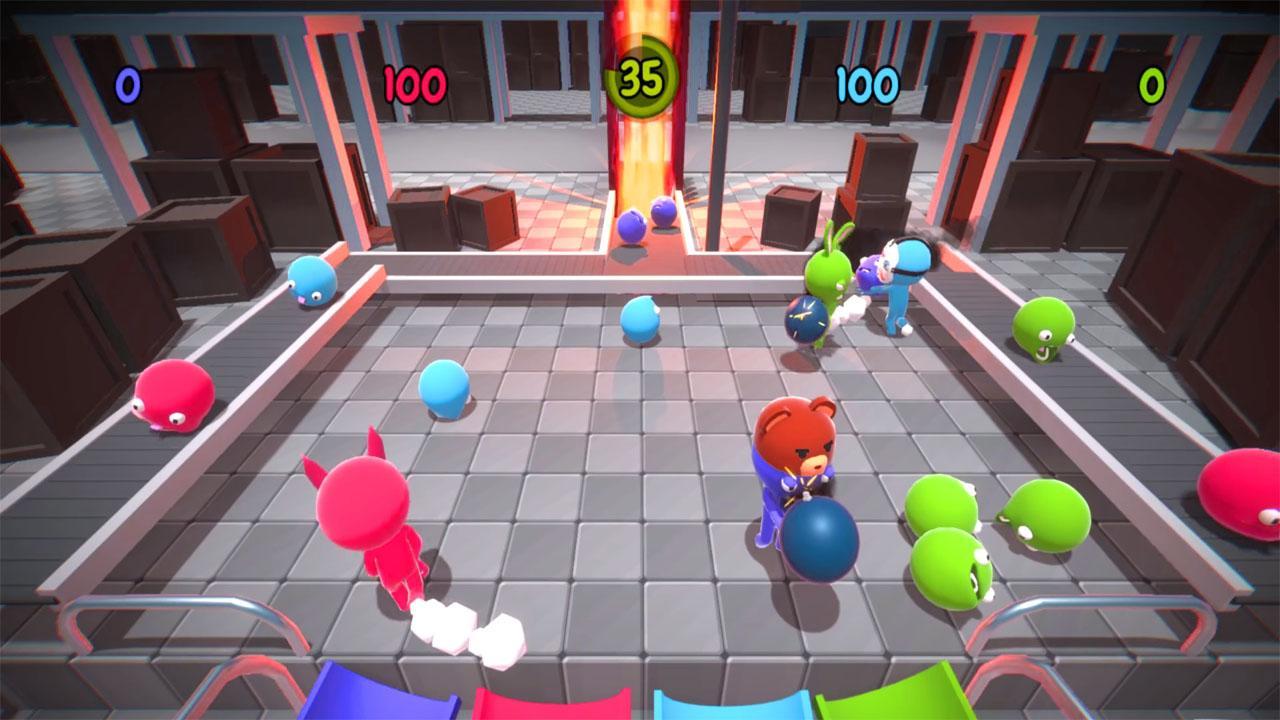1280x720 pixels.
Task: Click the red goal chute at the bottom
Action: pyautogui.click(x=553, y=703)
